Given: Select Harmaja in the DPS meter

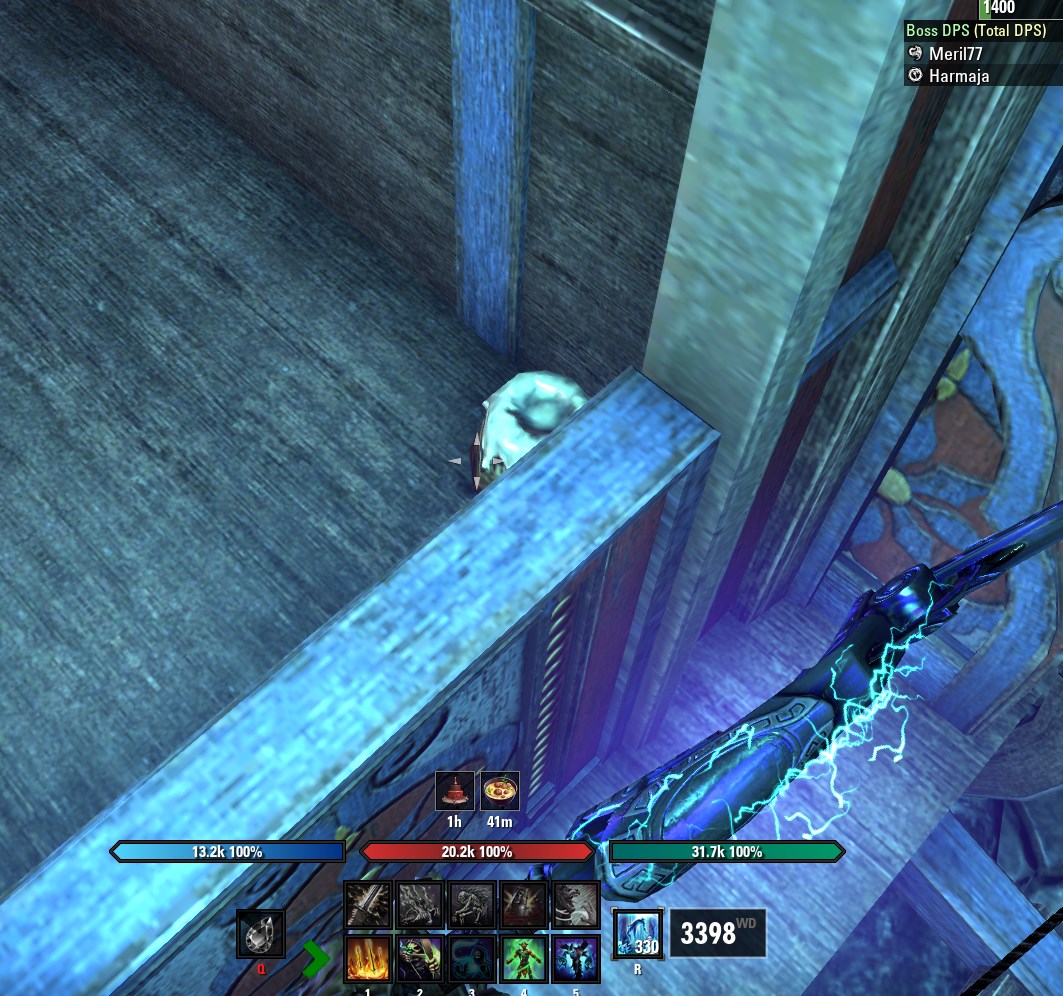Looking at the screenshot, I should pyautogui.click(x=958, y=75).
